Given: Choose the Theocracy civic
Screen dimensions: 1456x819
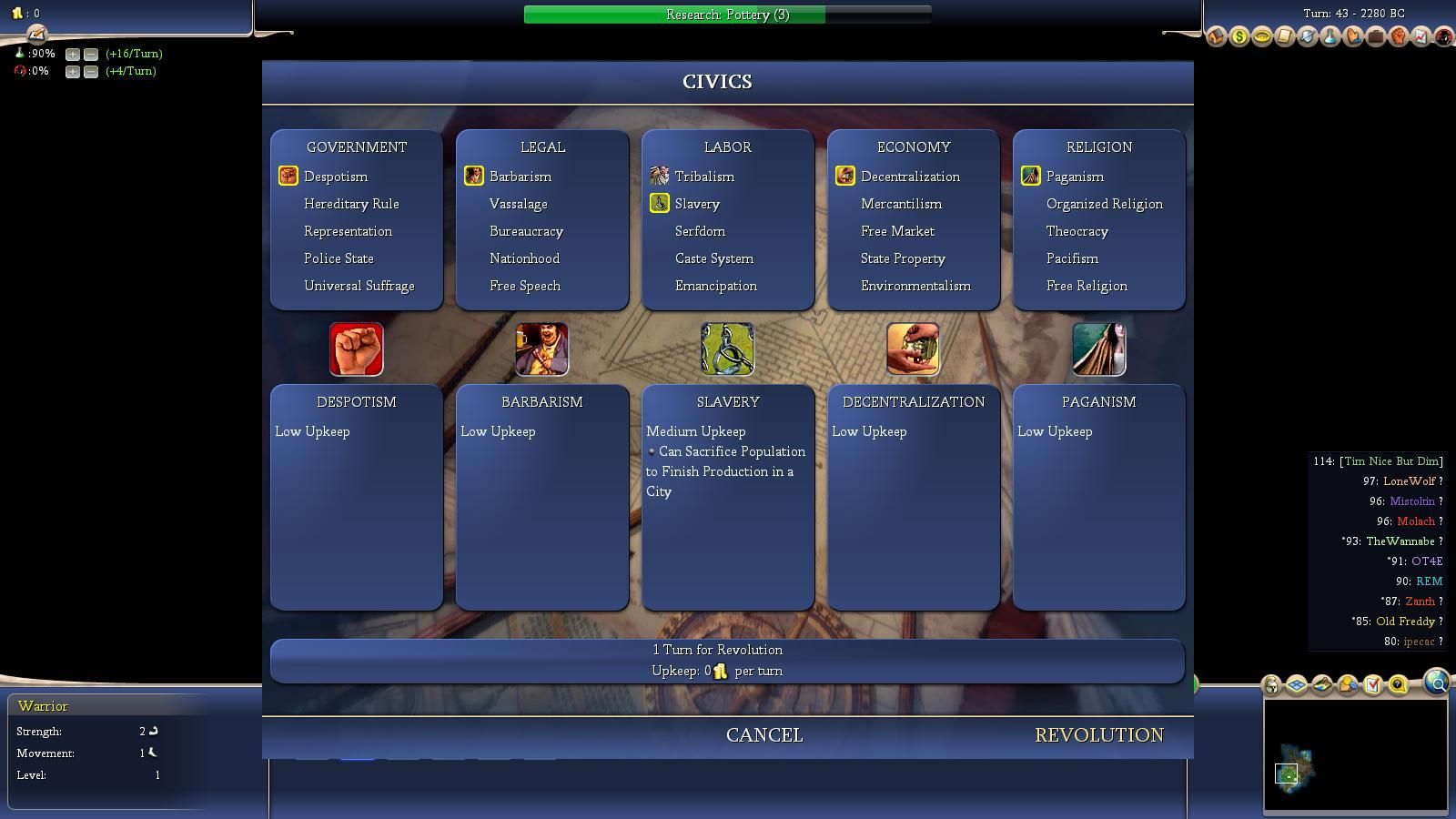Looking at the screenshot, I should pos(1077,231).
